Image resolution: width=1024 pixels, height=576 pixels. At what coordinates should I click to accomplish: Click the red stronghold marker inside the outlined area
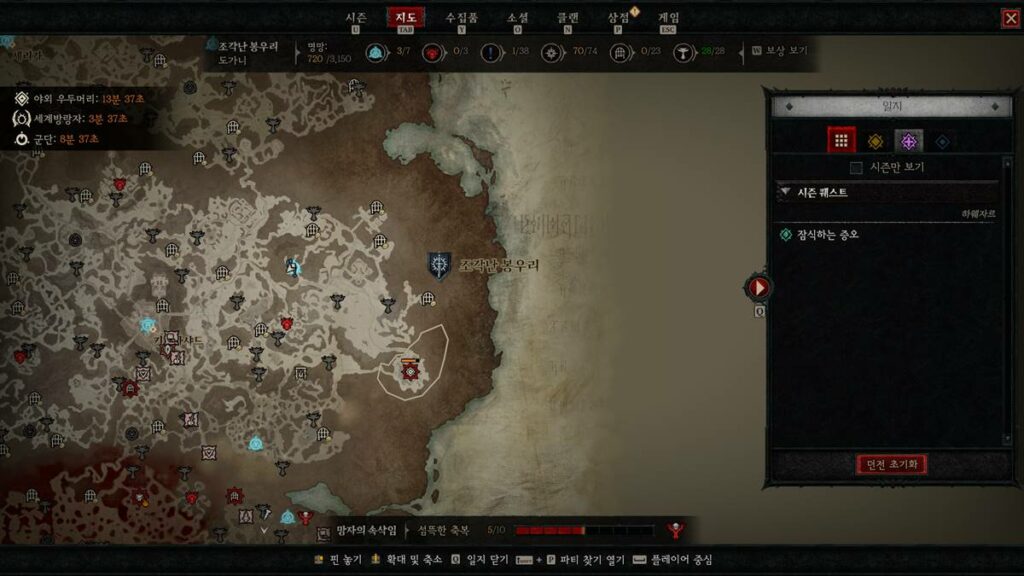click(410, 371)
